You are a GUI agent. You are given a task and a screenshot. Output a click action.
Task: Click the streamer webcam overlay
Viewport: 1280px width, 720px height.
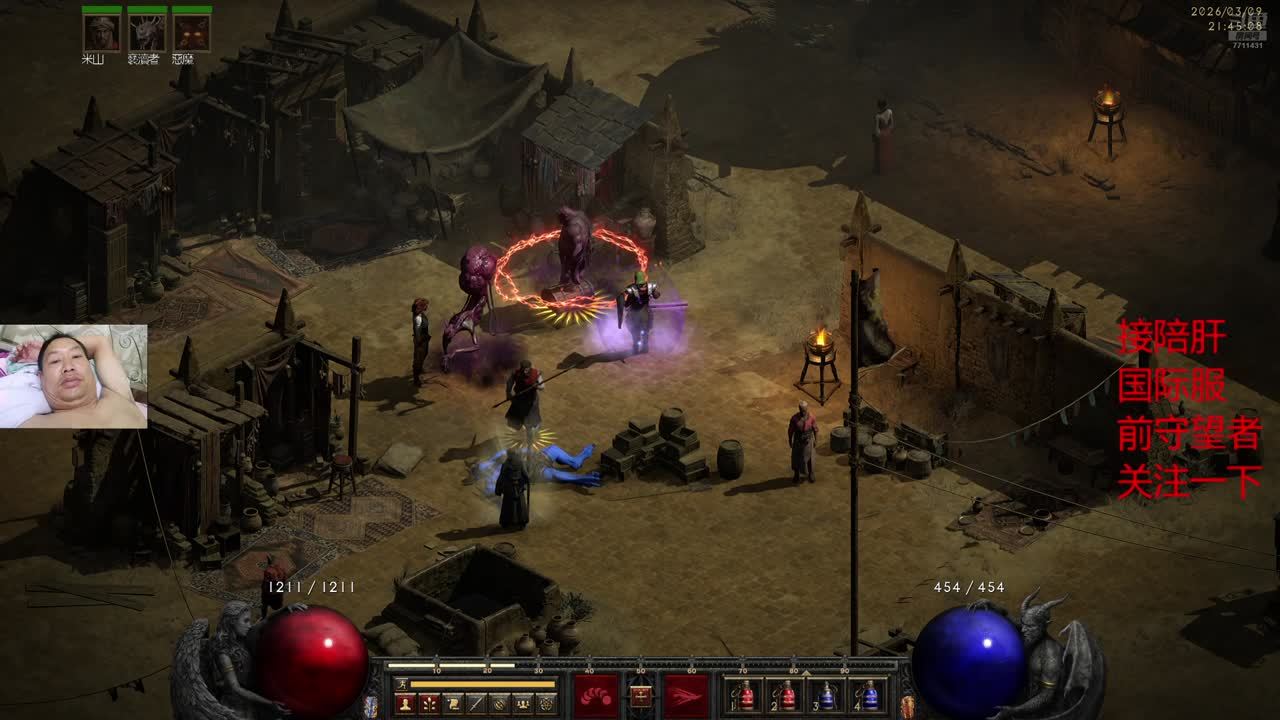(x=74, y=376)
